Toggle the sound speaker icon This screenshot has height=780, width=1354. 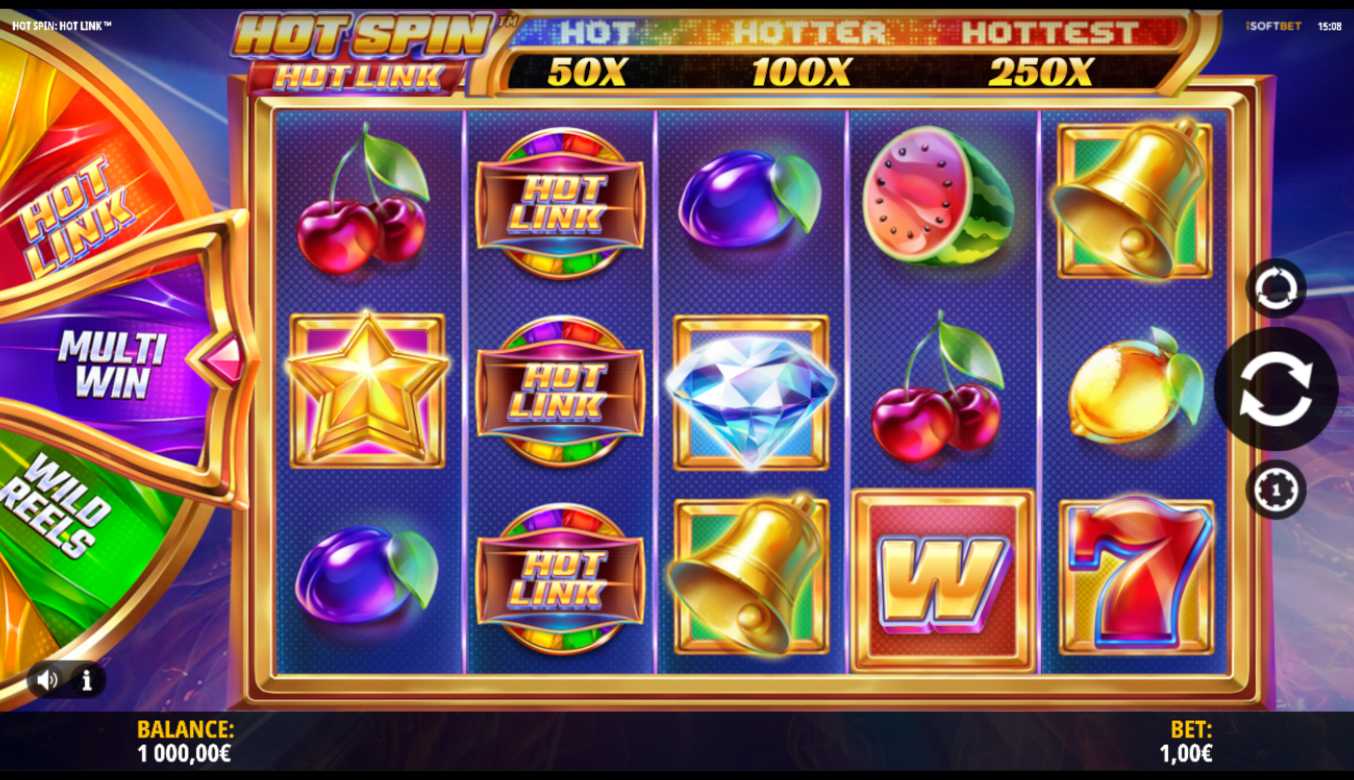tap(47, 681)
